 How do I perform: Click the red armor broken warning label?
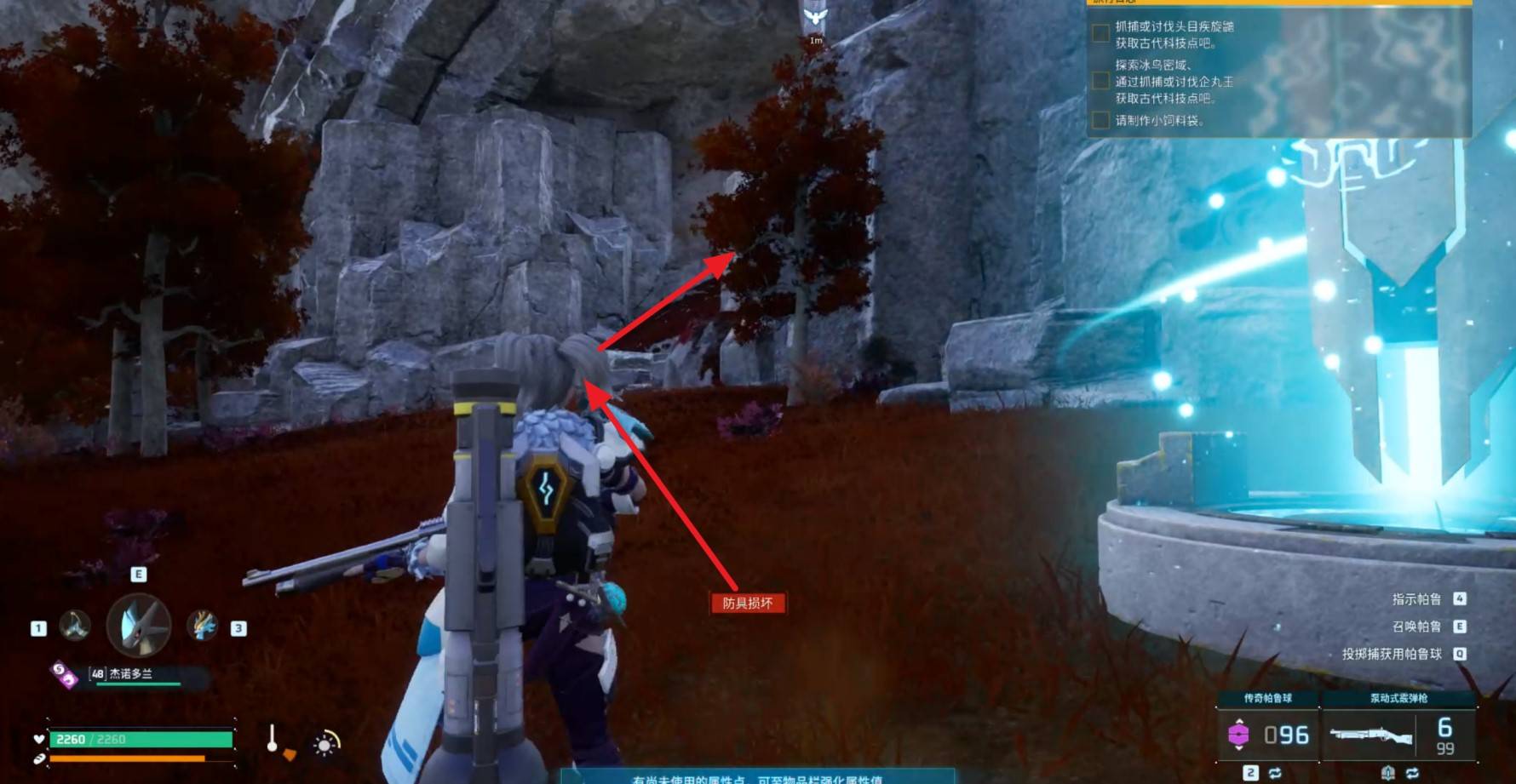point(747,603)
